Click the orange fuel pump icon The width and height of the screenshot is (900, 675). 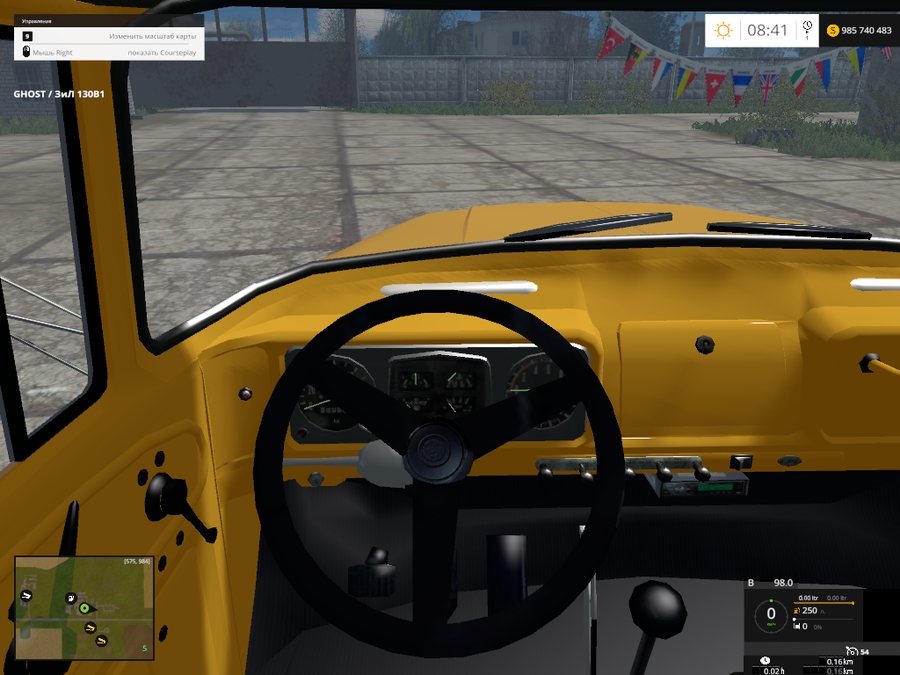pyautogui.click(x=796, y=610)
